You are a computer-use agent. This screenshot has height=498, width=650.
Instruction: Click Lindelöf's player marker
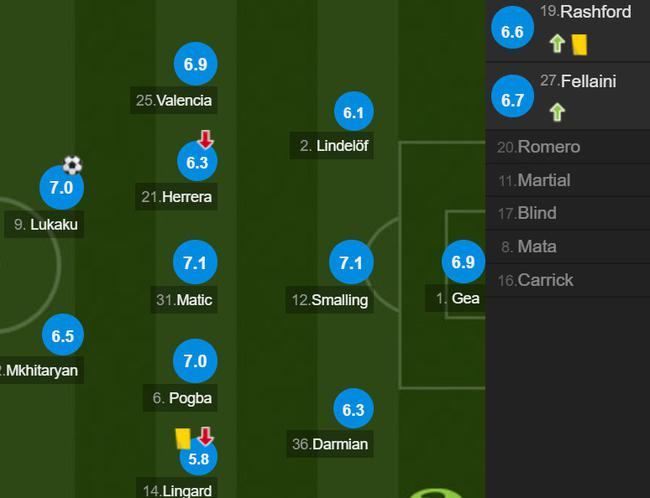(352, 113)
